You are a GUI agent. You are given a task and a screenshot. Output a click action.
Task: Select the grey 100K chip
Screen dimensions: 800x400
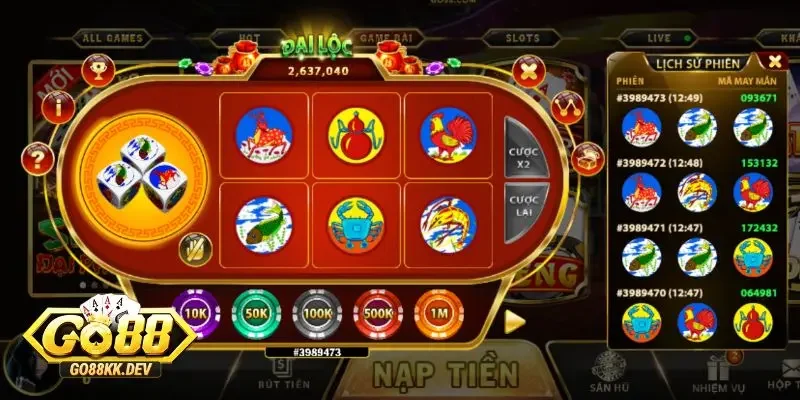[315, 312]
